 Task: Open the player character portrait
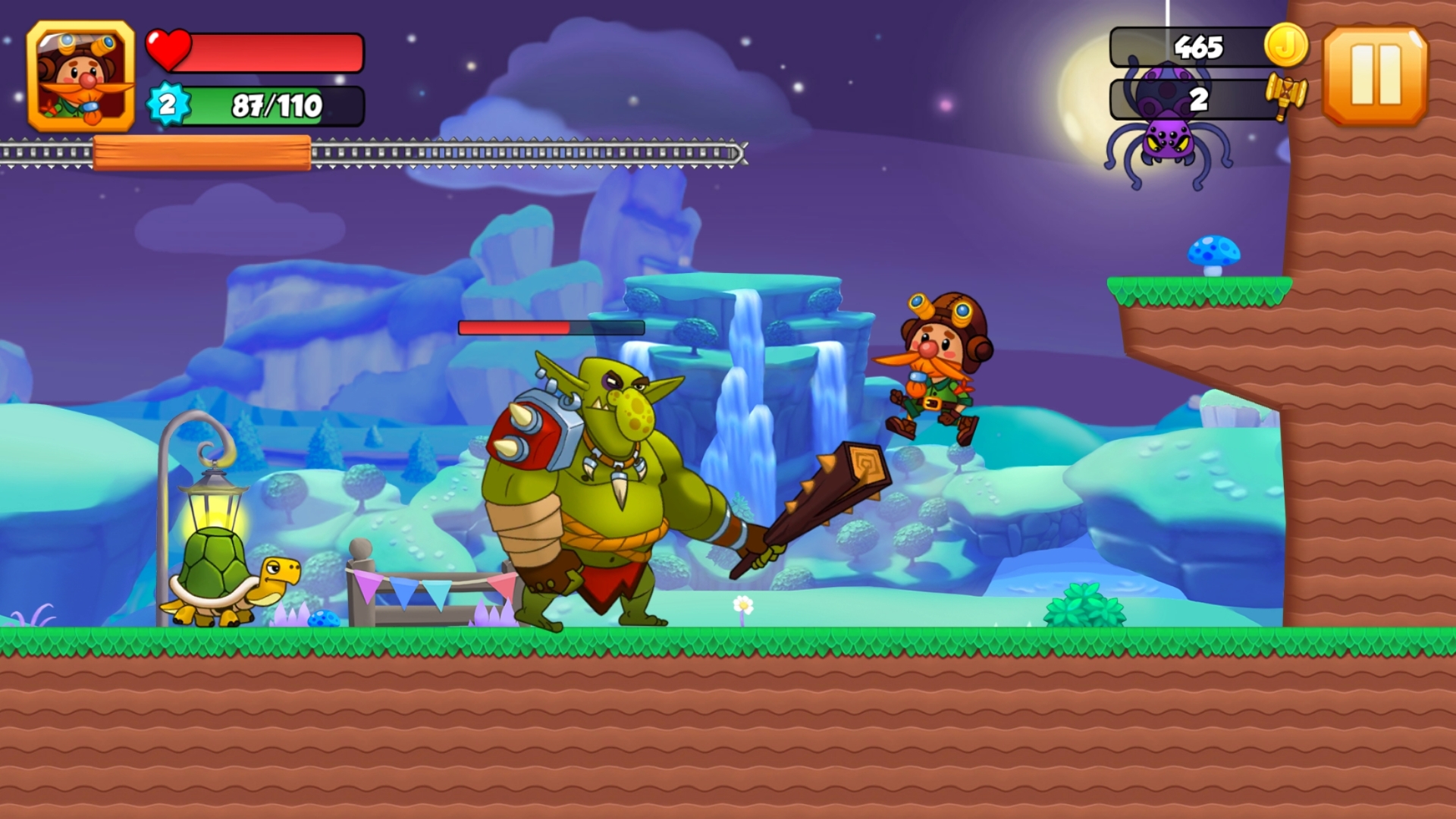tap(81, 74)
